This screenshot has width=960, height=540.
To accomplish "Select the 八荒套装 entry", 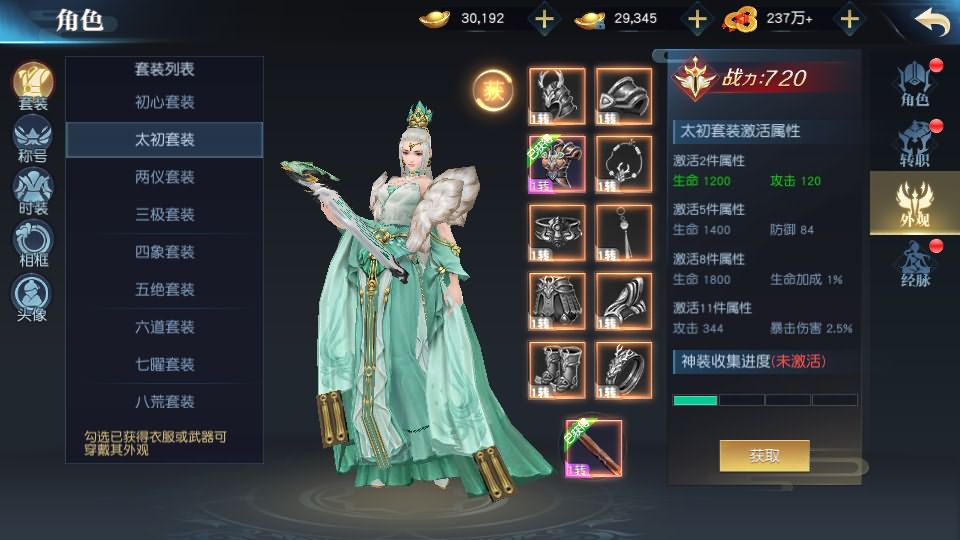I will click(x=164, y=402).
